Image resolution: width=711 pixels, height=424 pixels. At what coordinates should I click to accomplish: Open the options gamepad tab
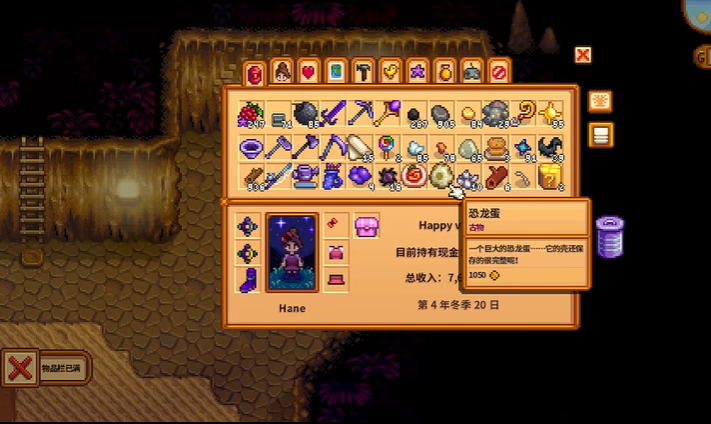(472, 71)
